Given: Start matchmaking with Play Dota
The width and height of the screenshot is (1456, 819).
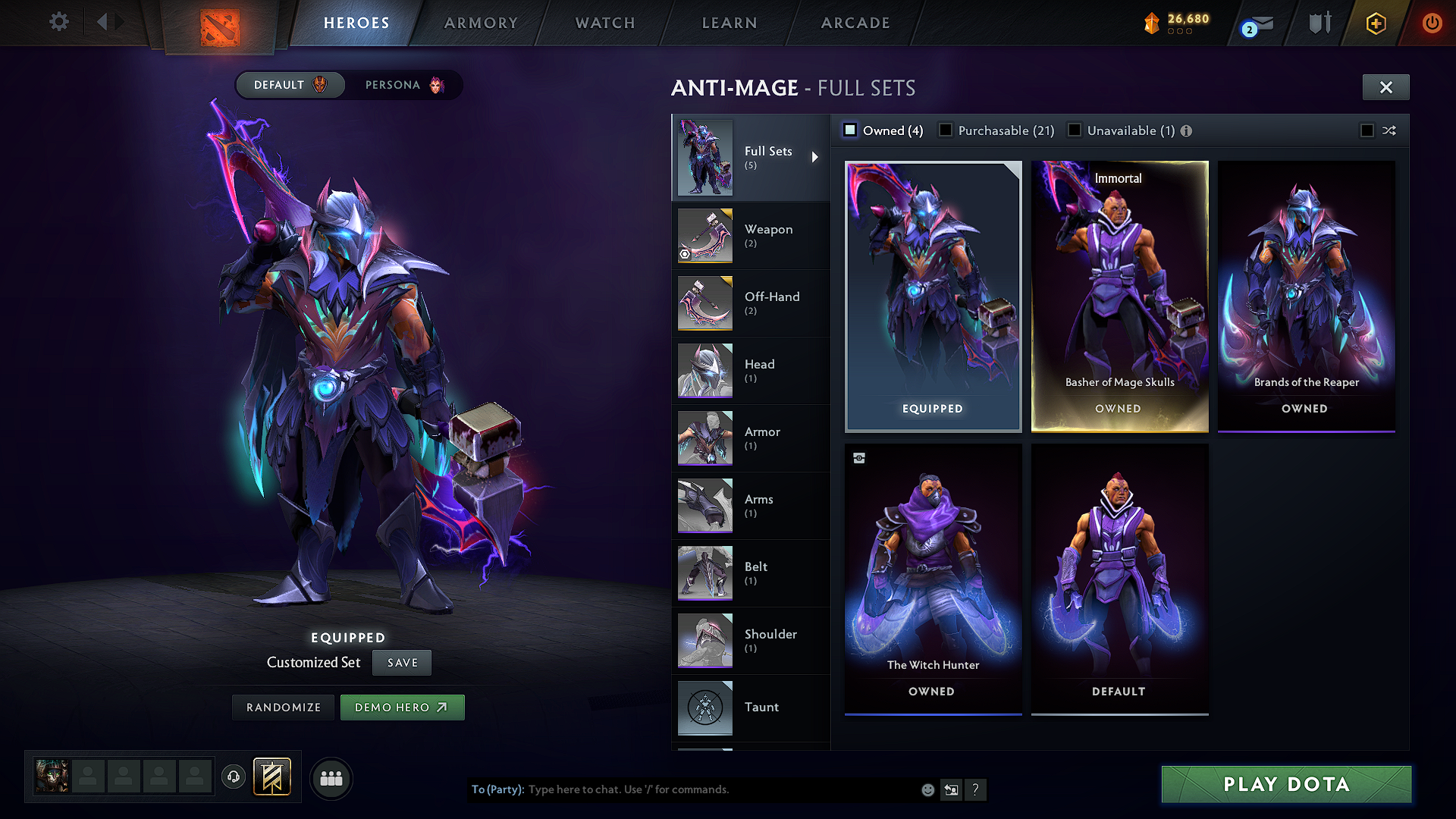Looking at the screenshot, I should [x=1286, y=784].
